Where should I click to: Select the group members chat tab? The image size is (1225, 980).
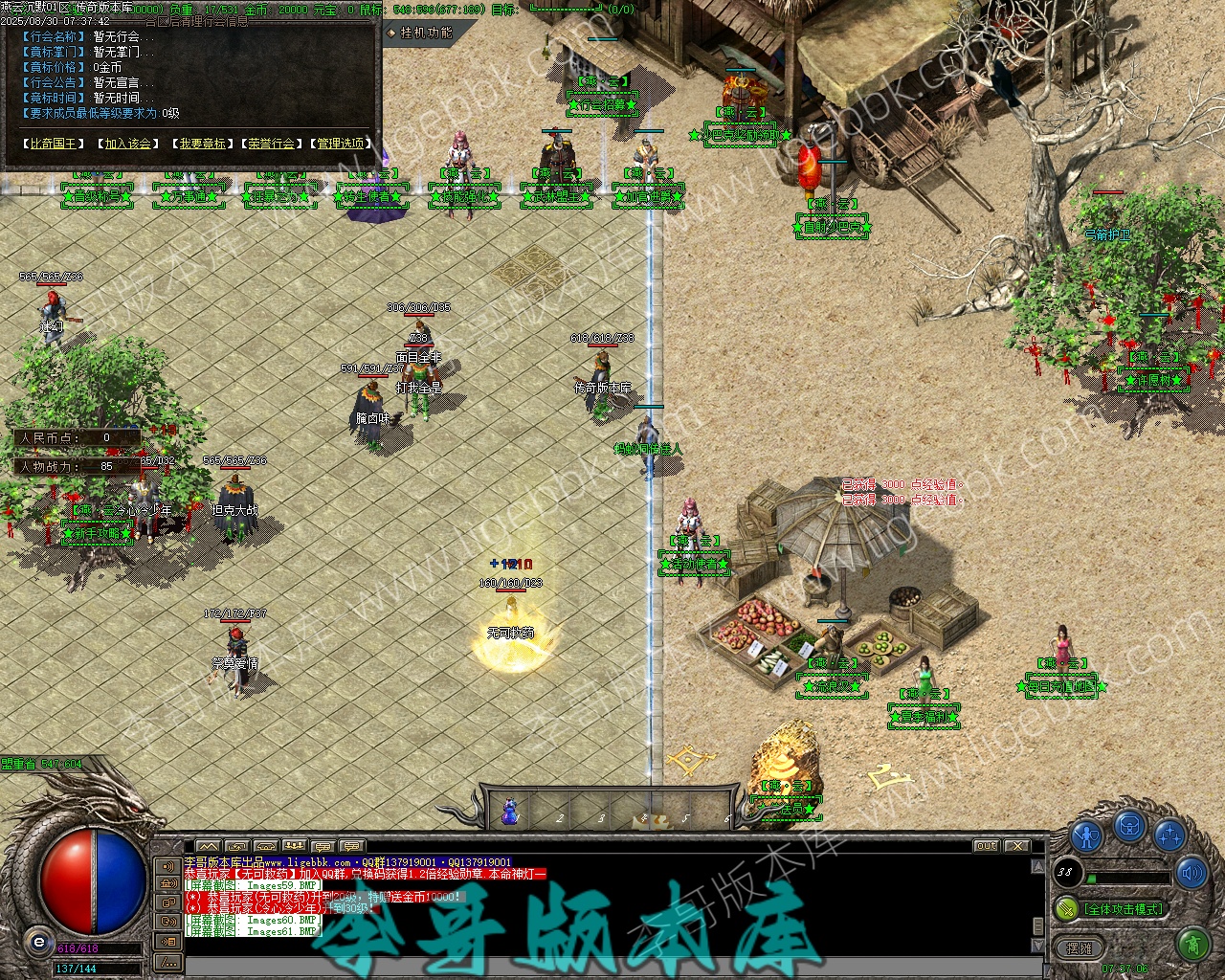tap(295, 846)
